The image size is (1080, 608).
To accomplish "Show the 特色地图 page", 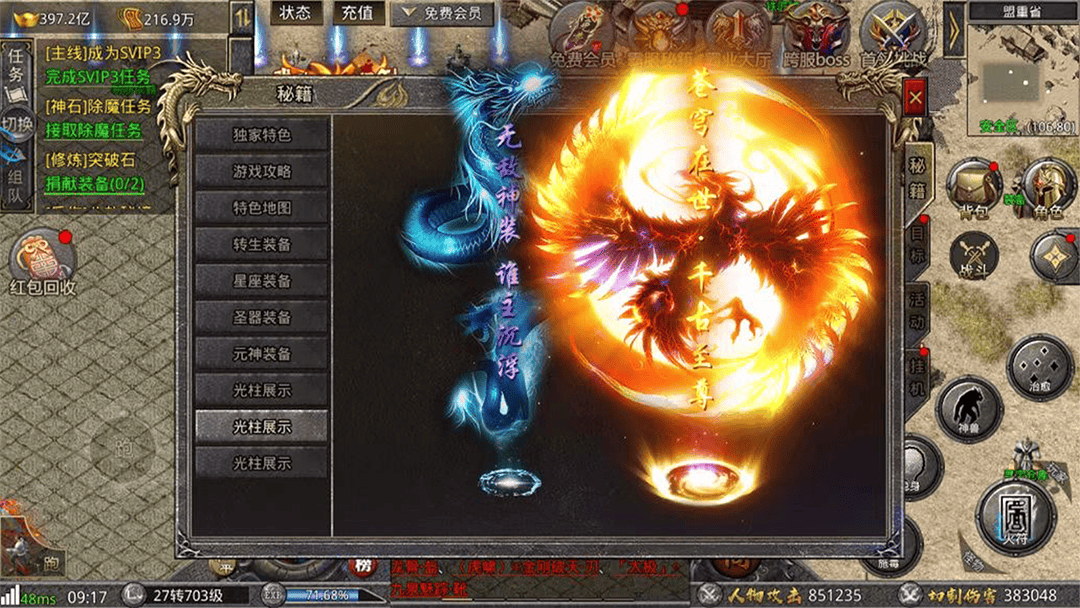I will pos(262,208).
